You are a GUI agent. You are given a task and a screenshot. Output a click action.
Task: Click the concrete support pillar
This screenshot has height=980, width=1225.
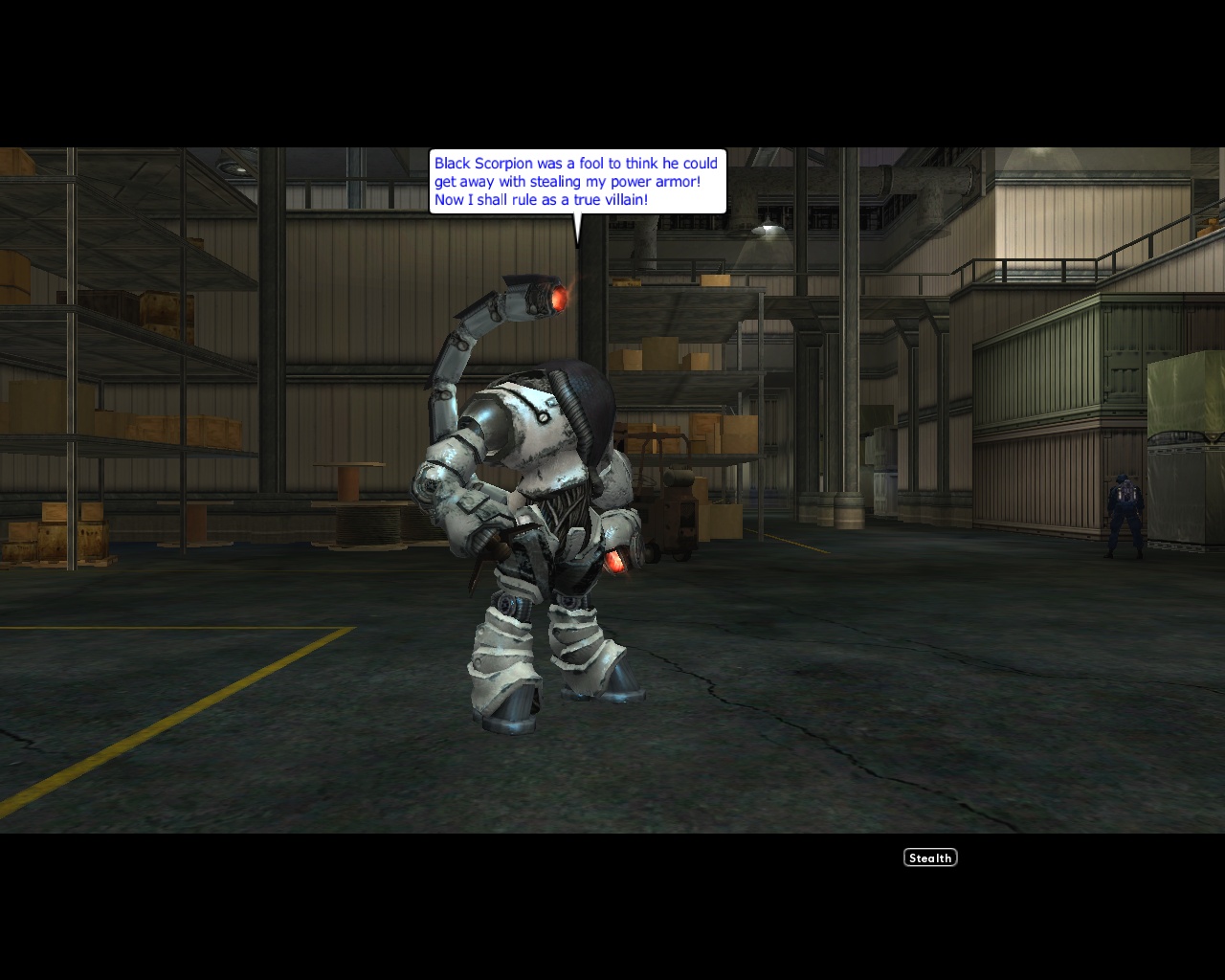coord(852,383)
